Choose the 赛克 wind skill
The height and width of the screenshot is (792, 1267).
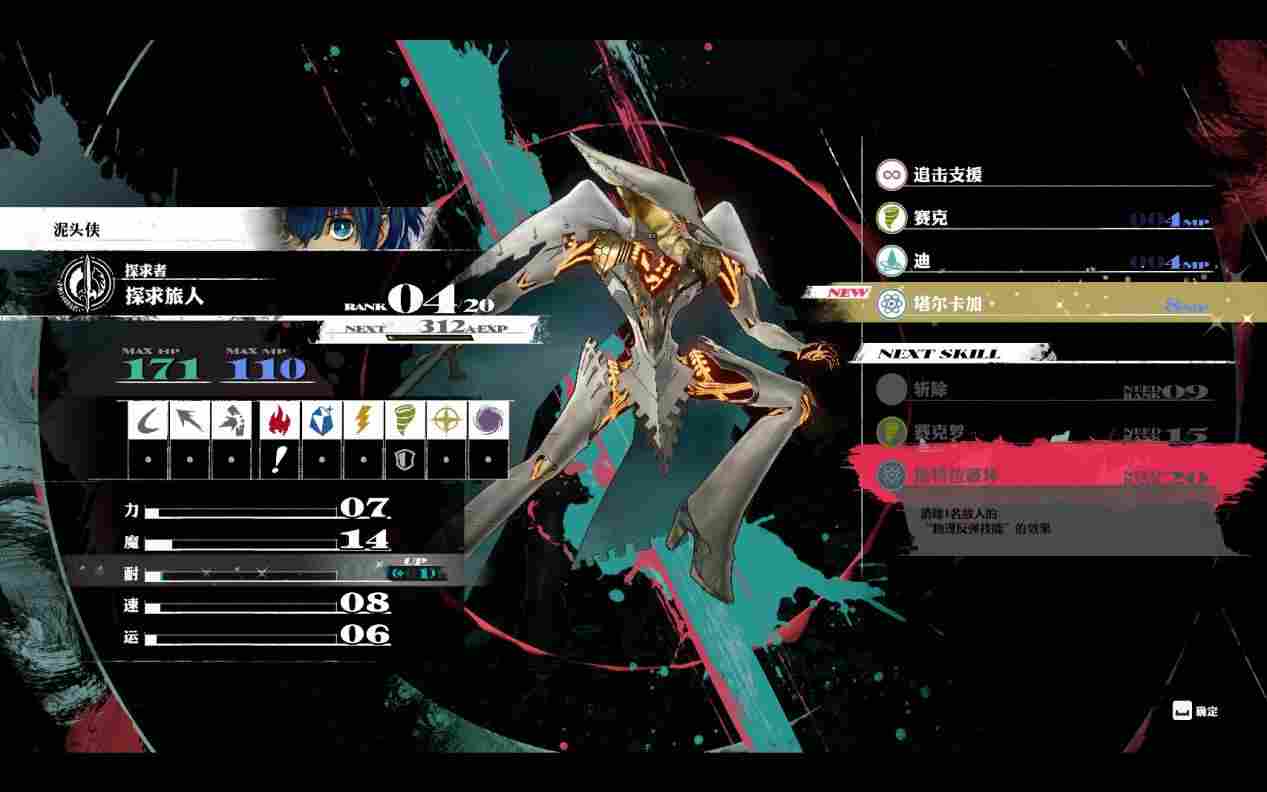tap(1040, 217)
